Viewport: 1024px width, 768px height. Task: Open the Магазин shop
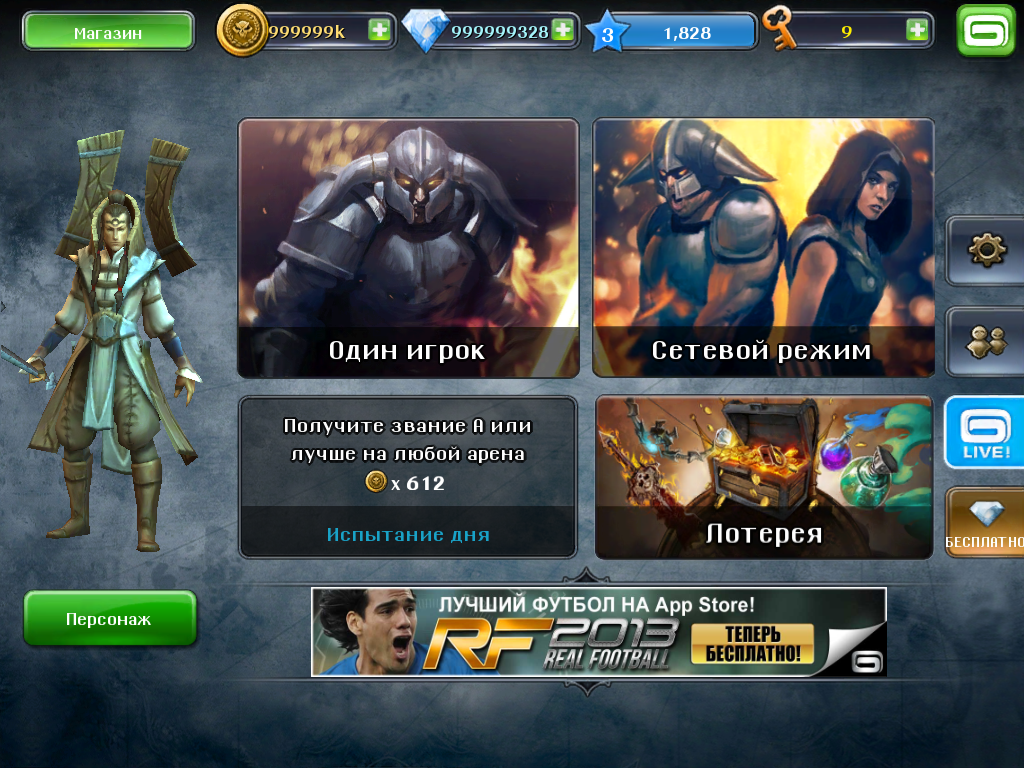(x=108, y=32)
